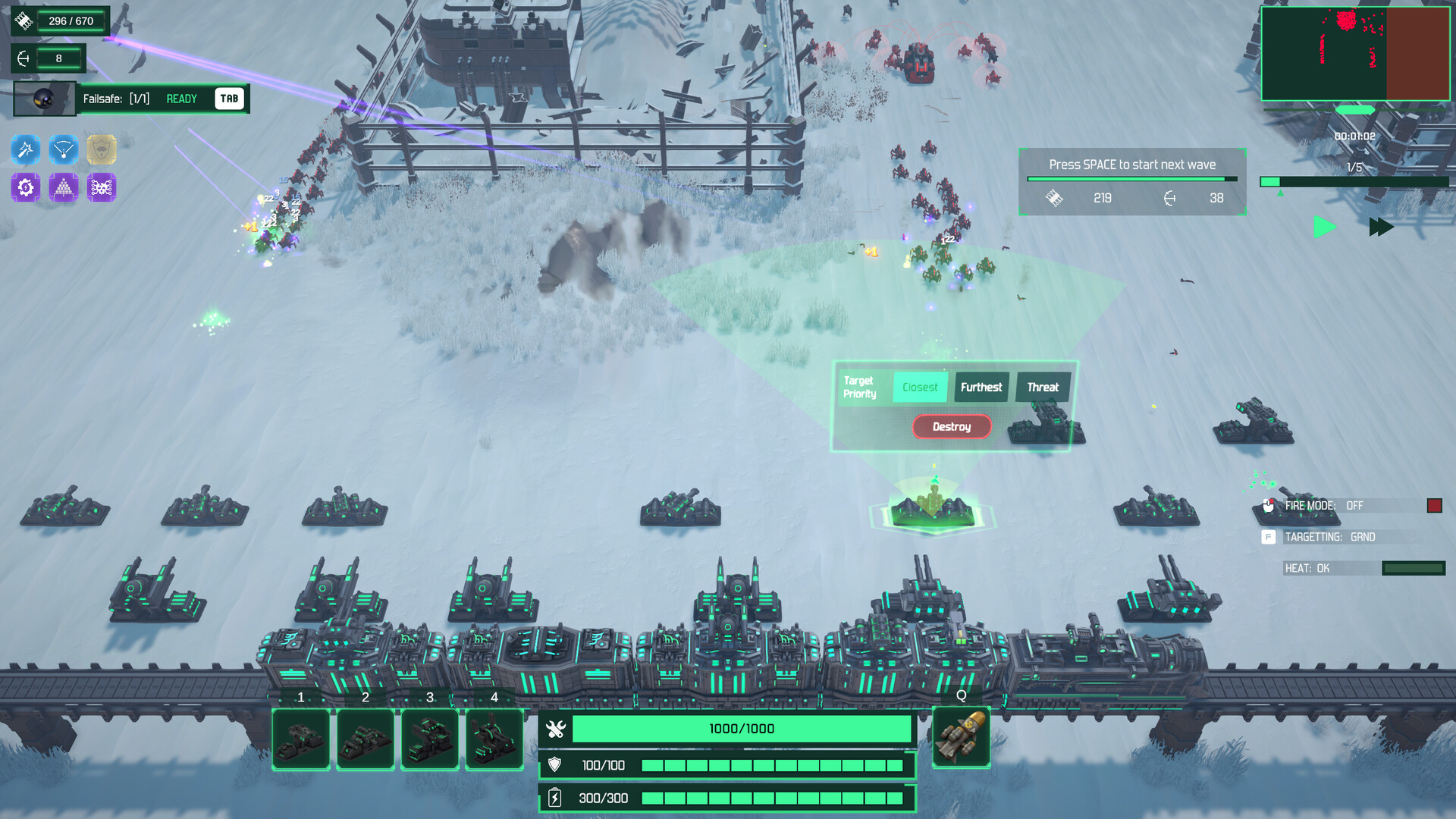Select the blue radar sweep ability
The image size is (1456, 819).
(64, 149)
